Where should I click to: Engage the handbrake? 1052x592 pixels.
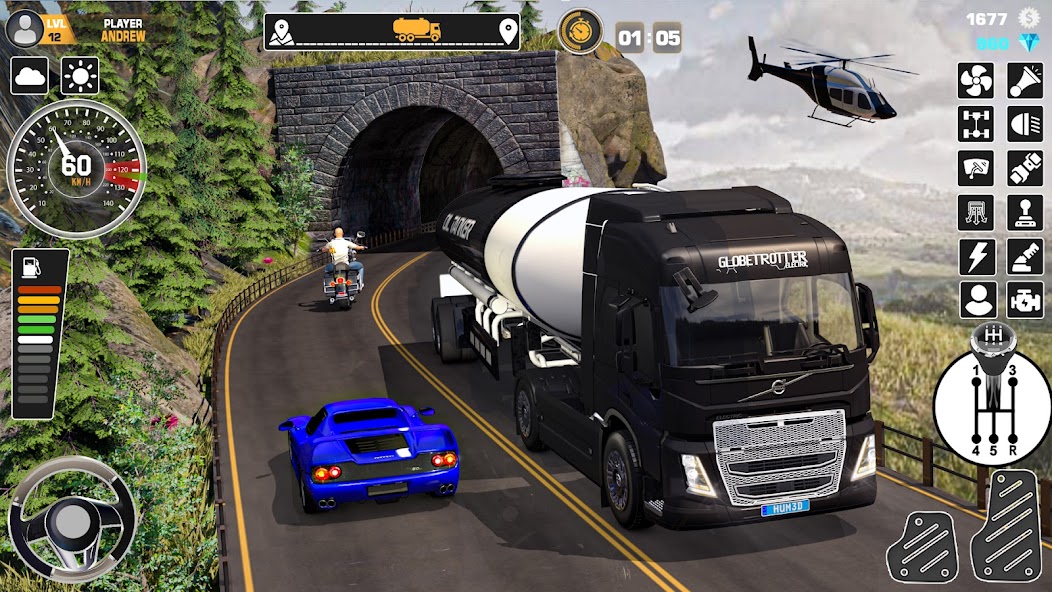[1024, 257]
